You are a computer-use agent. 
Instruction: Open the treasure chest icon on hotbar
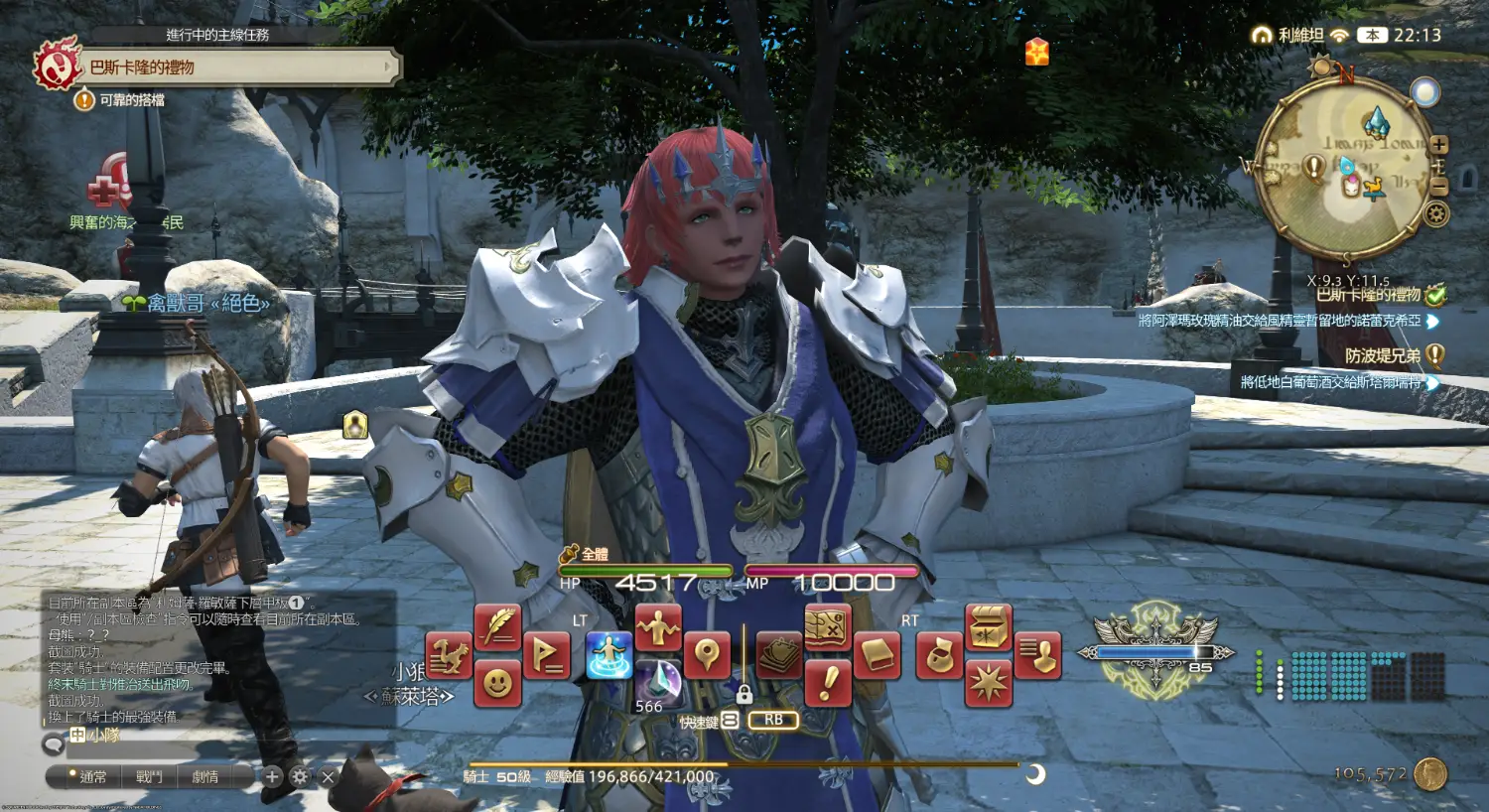[988, 626]
